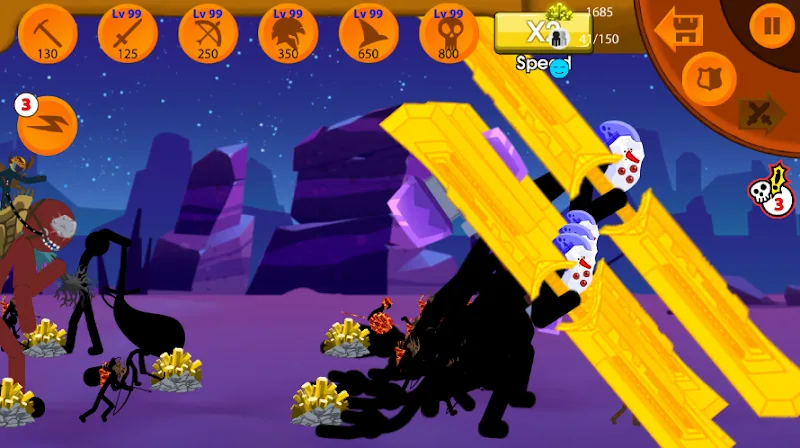Image resolution: width=800 pixels, height=448 pixels.
Task: Use the skull ability with 3 charges
Action: point(768,188)
